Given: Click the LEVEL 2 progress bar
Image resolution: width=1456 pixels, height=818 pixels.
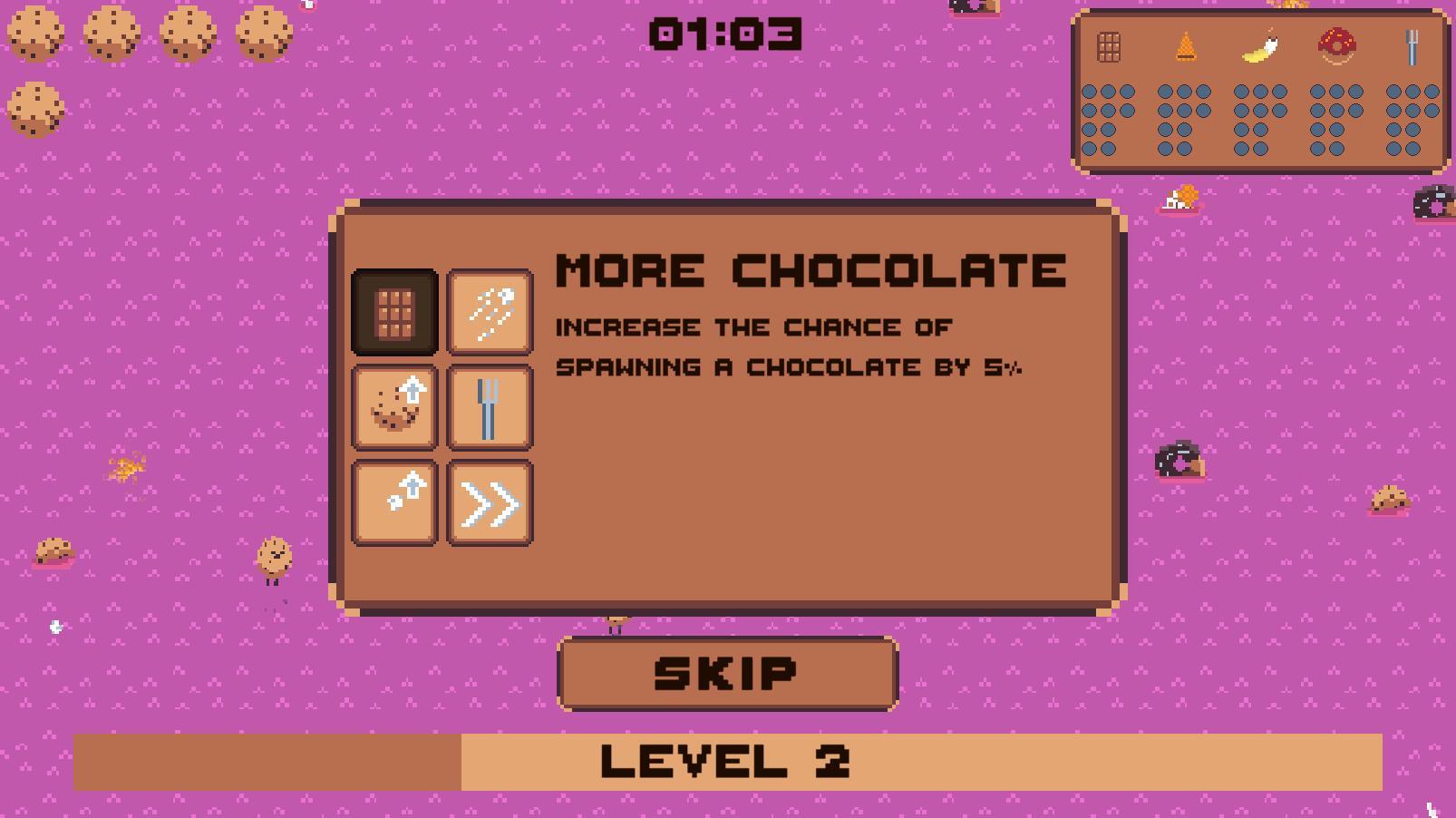Looking at the screenshot, I should 725,760.
